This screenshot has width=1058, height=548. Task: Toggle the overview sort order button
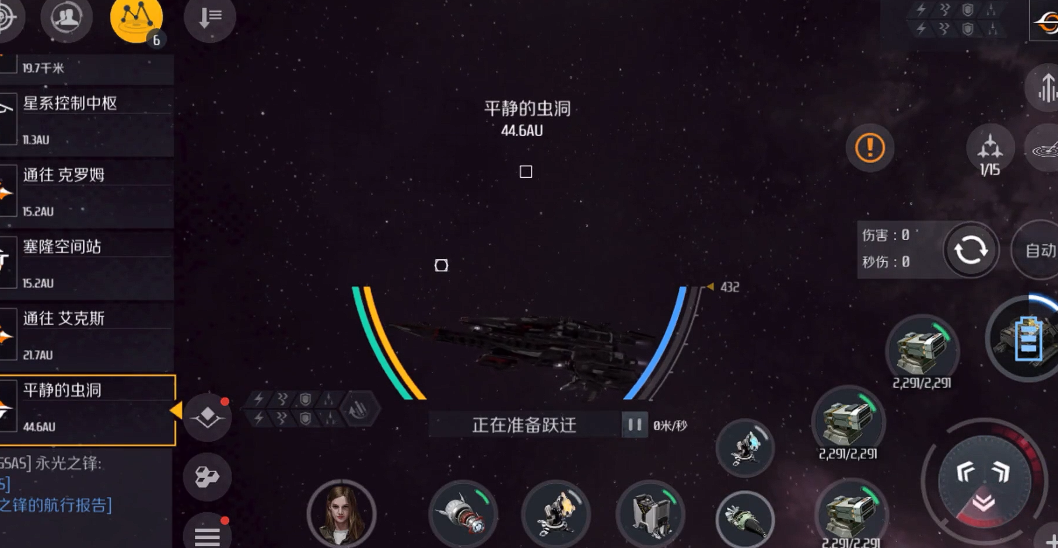click(x=210, y=20)
